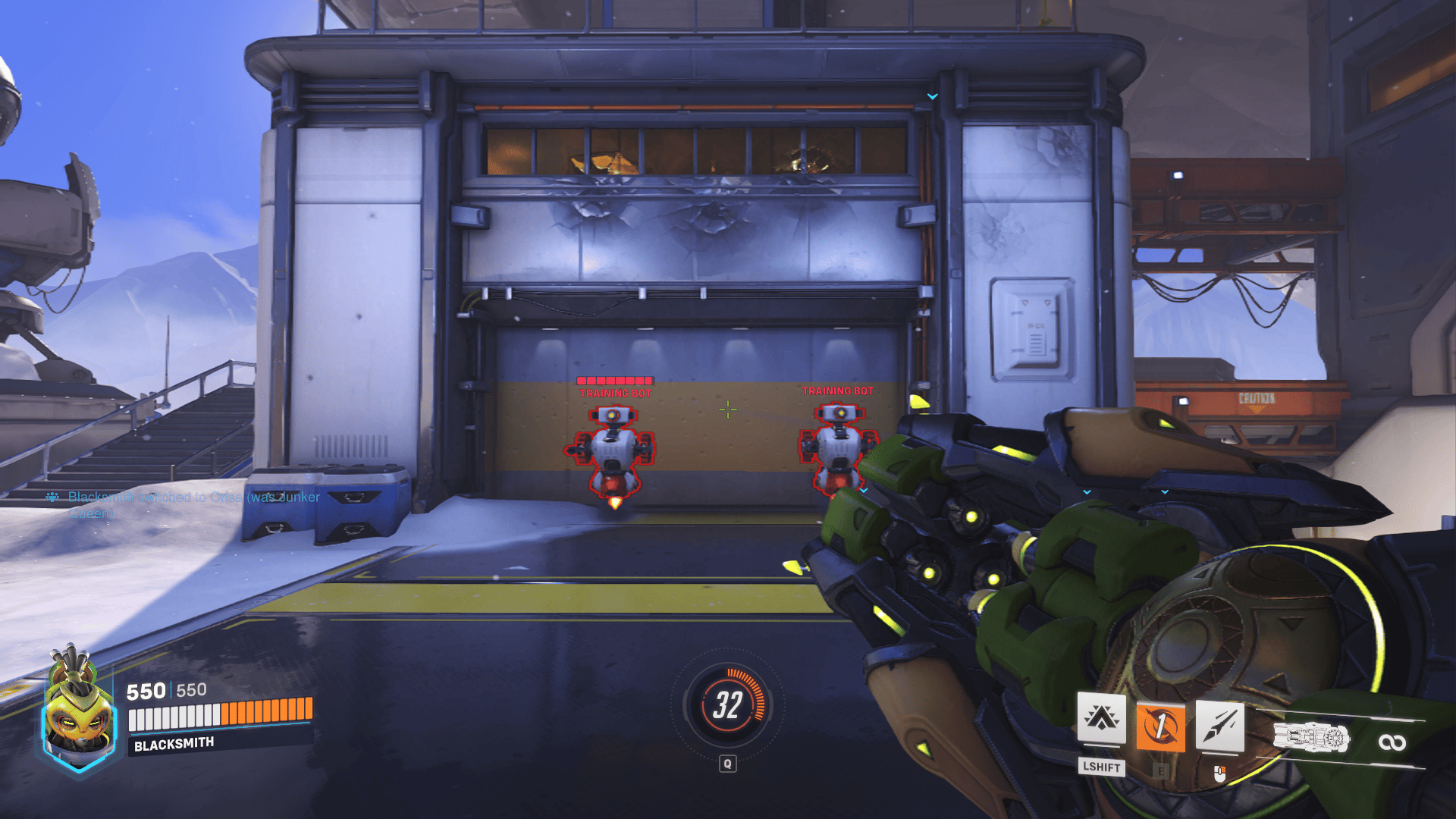
Task: Click the cyan chevron near the left training bot
Action: pos(862,491)
